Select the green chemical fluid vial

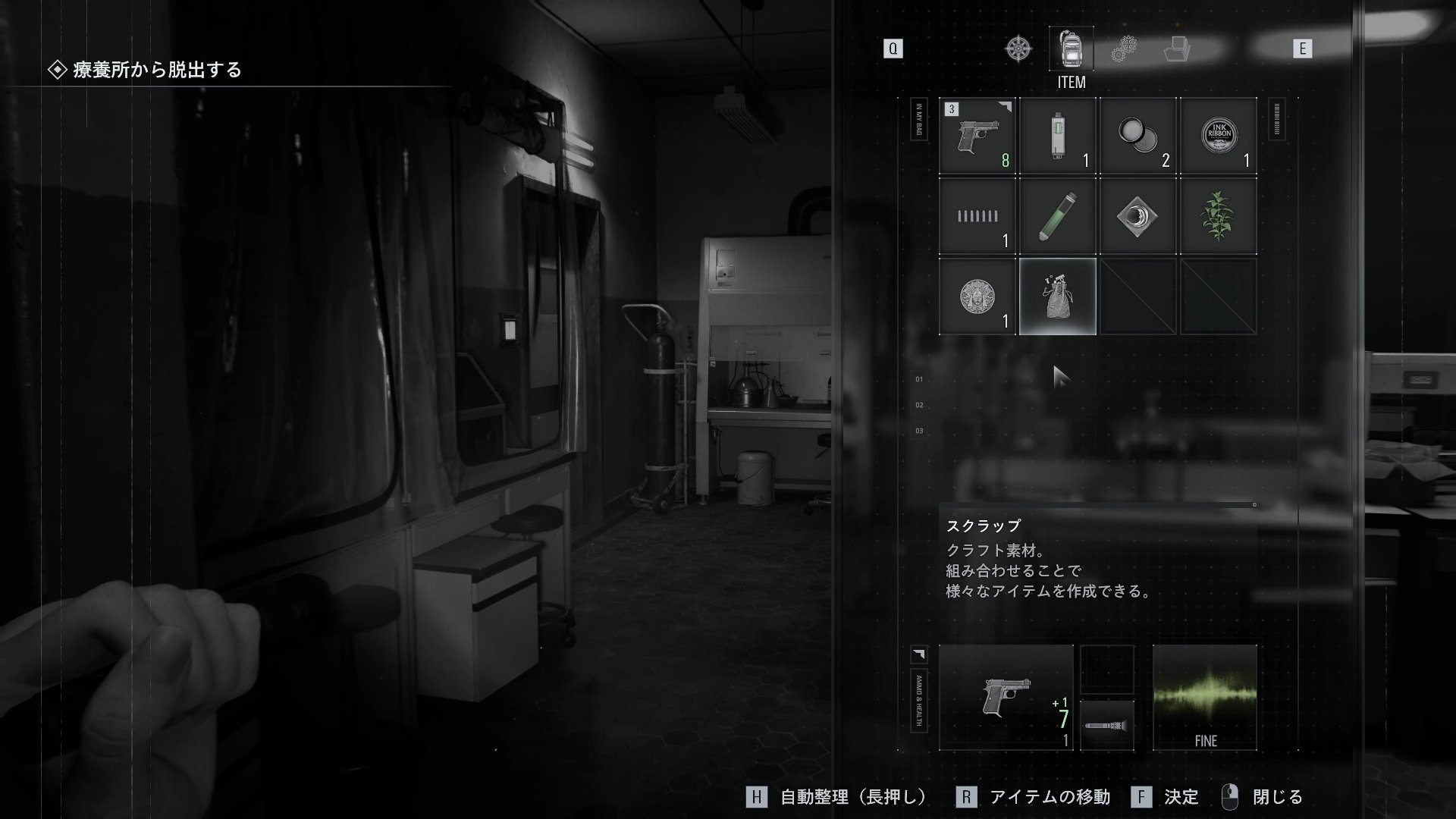[x=1058, y=216]
